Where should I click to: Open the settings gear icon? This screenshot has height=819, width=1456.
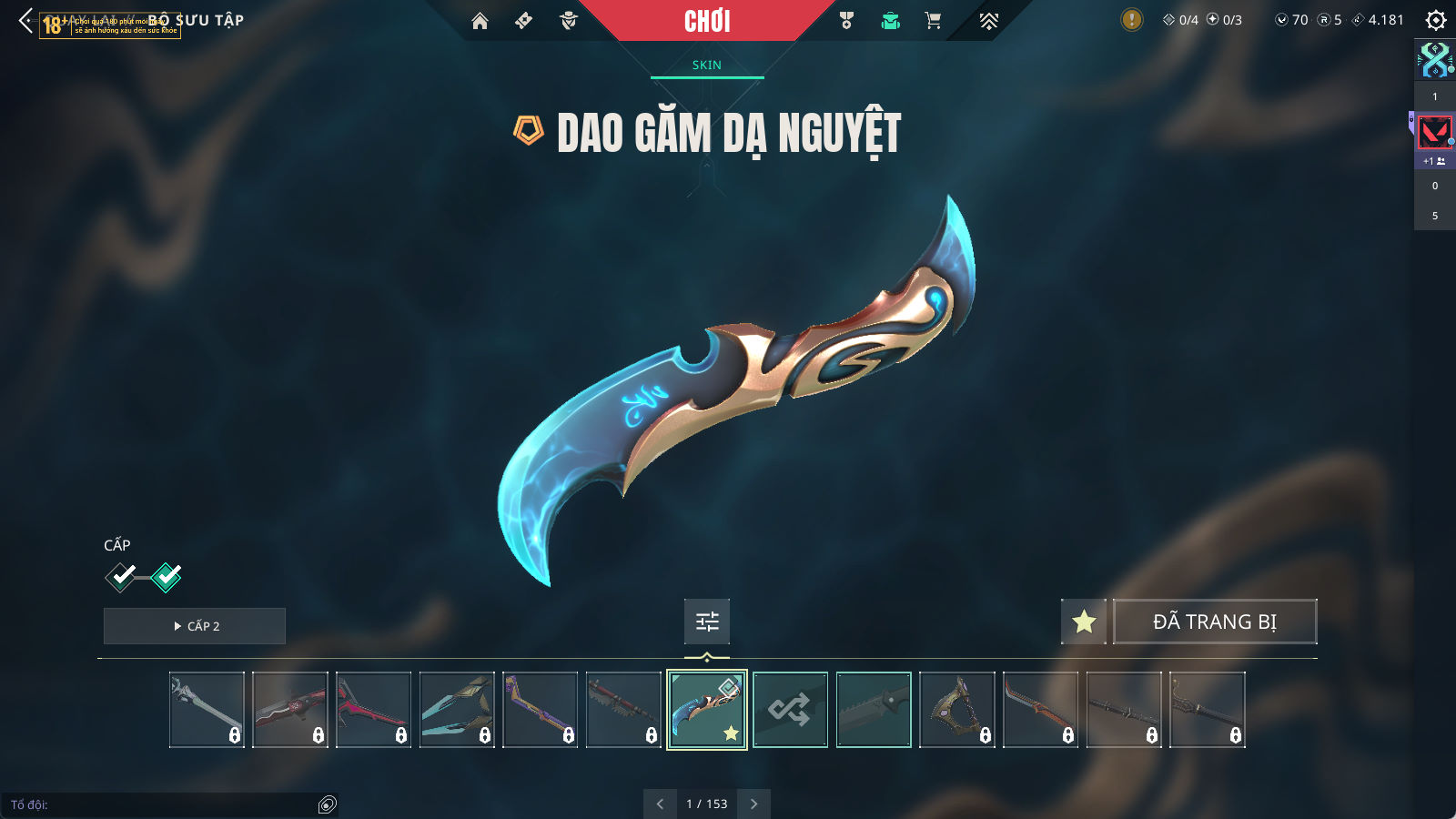pyautogui.click(x=1436, y=20)
